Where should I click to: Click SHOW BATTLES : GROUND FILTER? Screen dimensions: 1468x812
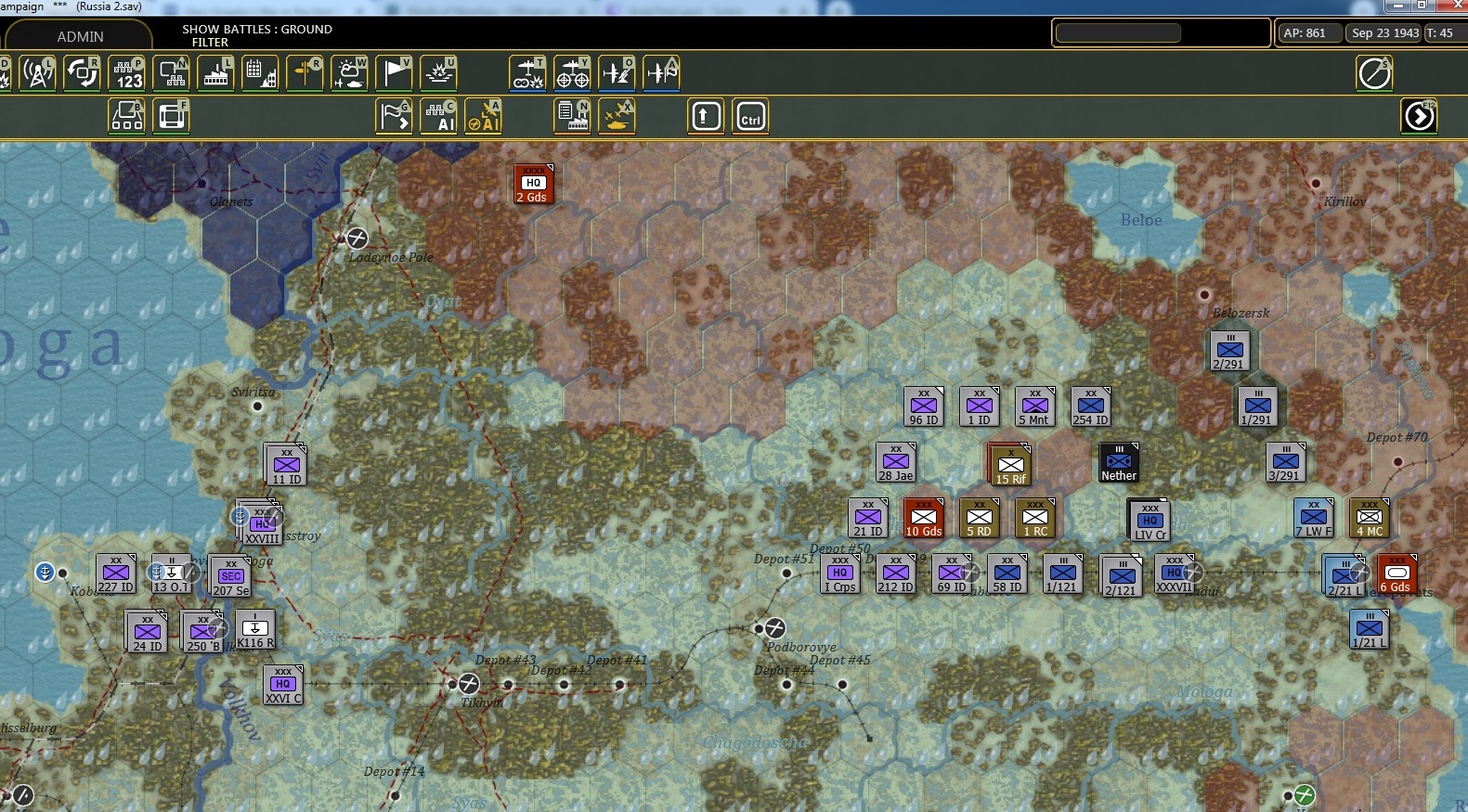click(x=256, y=34)
